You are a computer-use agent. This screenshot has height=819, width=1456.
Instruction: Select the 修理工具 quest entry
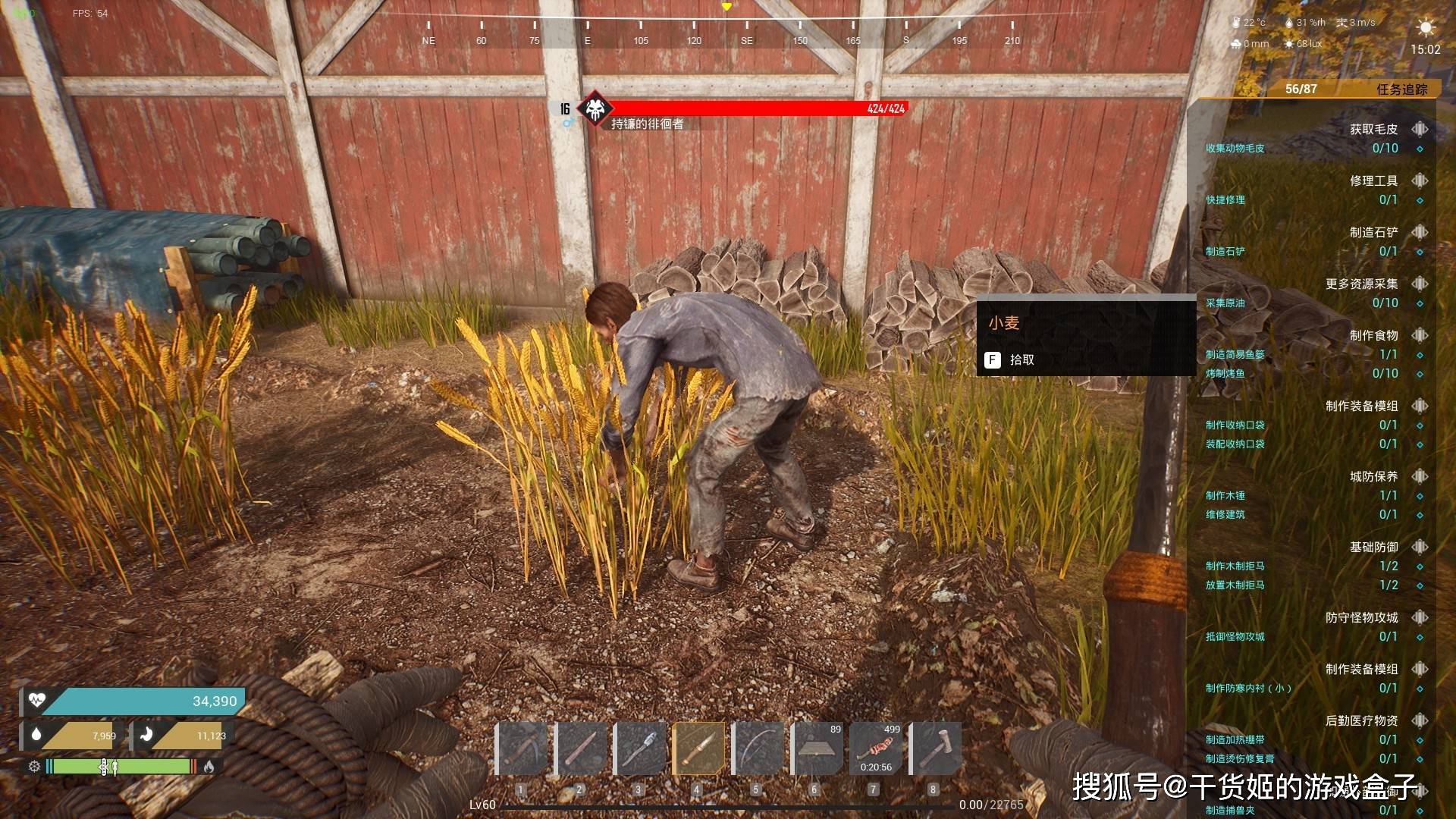1373,181
